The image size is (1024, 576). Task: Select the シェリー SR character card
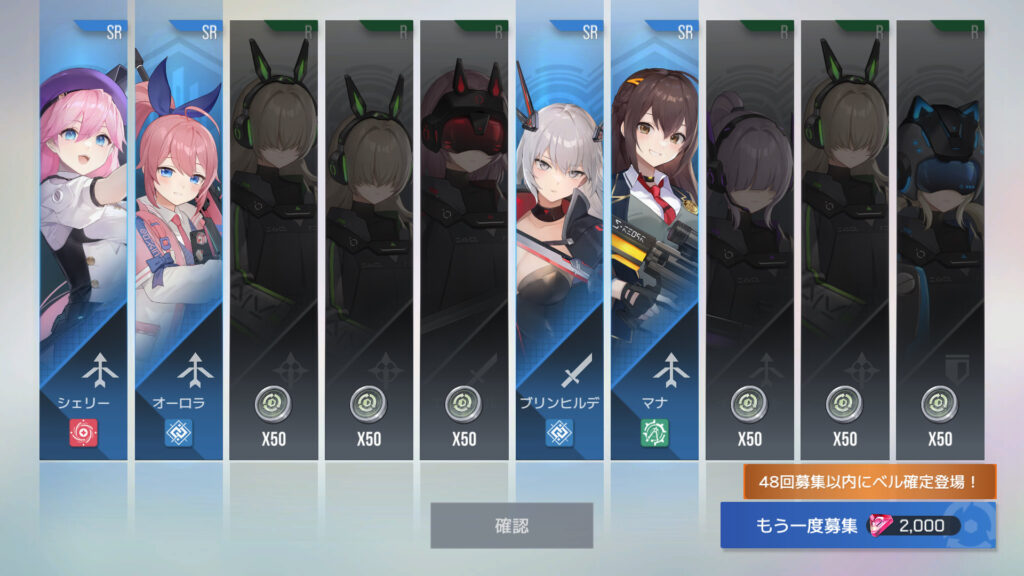click(83, 240)
